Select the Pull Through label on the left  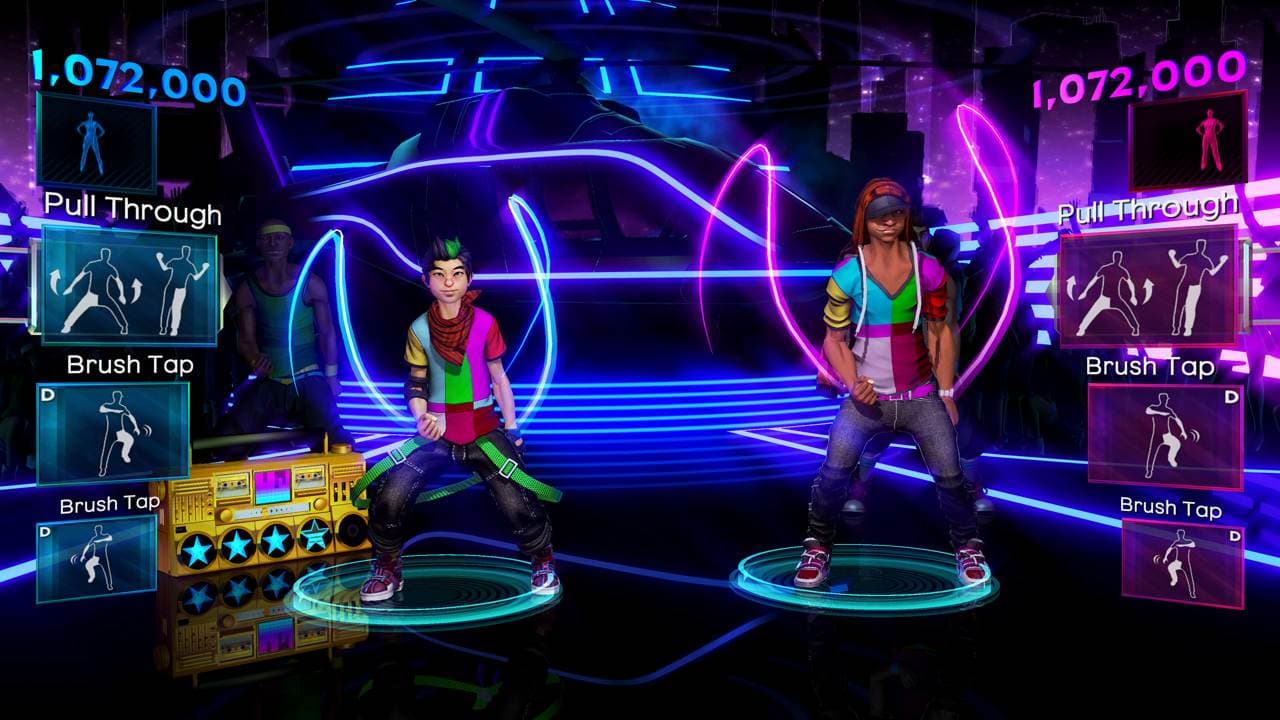pos(131,211)
